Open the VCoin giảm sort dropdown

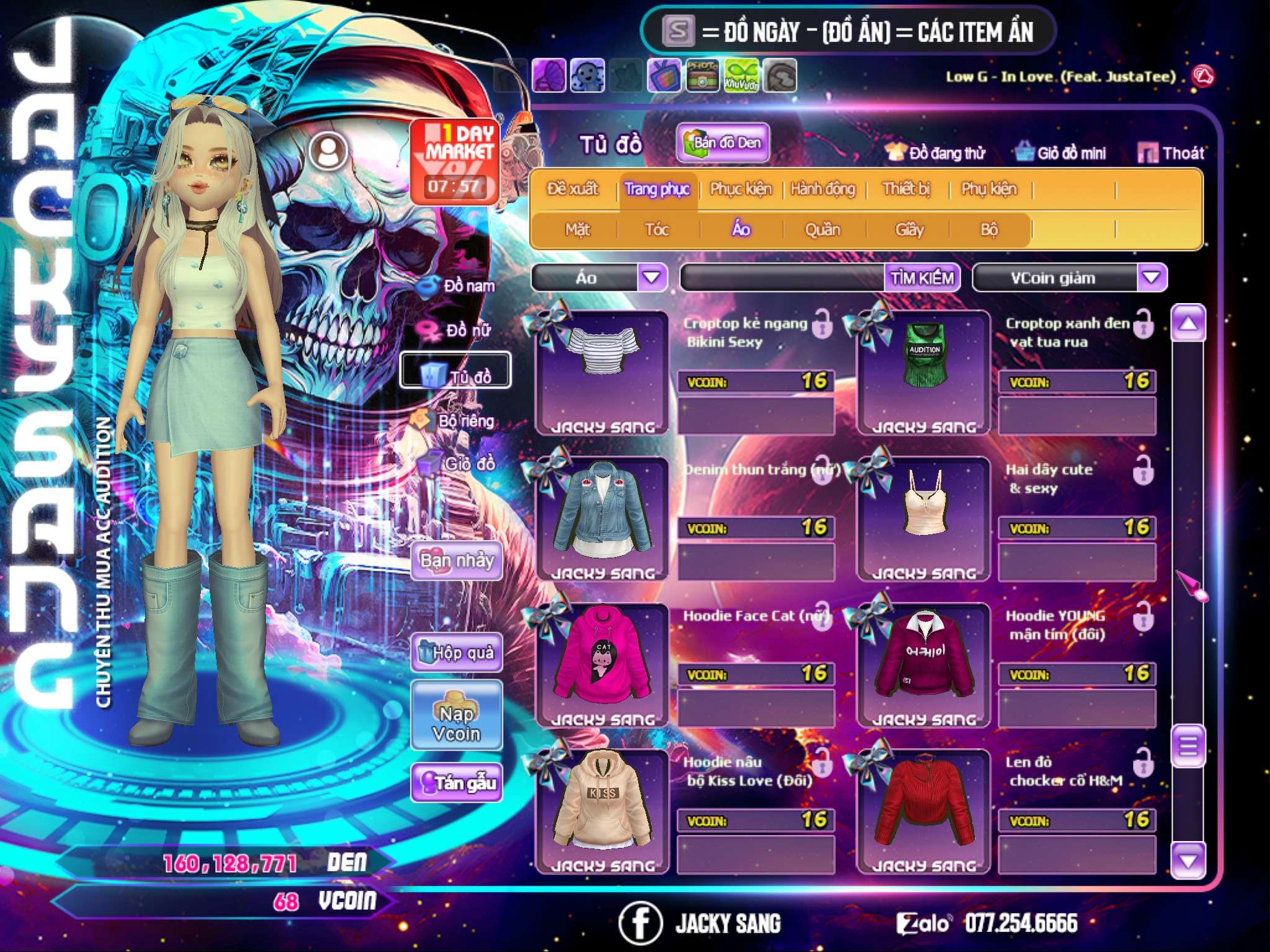coord(1152,278)
